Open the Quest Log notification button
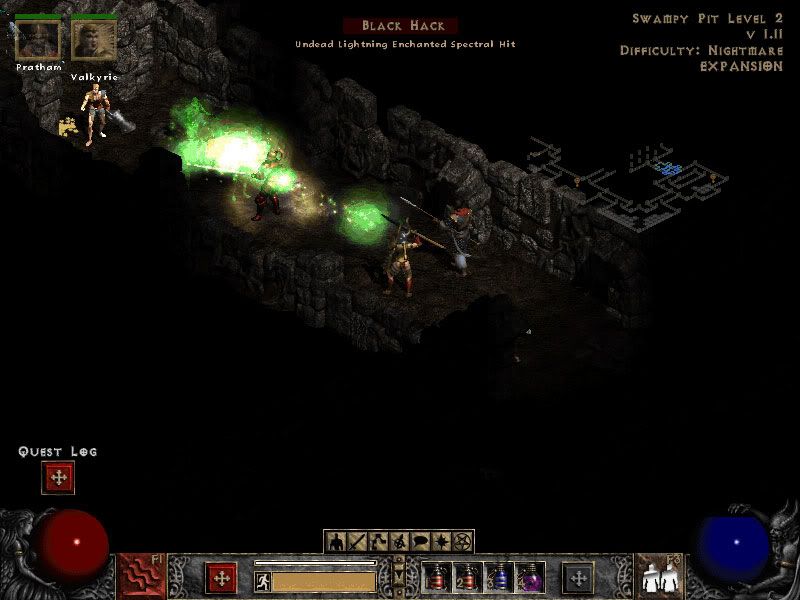Image resolution: width=800 pixels, height=600 pixels. coord(58,478)
